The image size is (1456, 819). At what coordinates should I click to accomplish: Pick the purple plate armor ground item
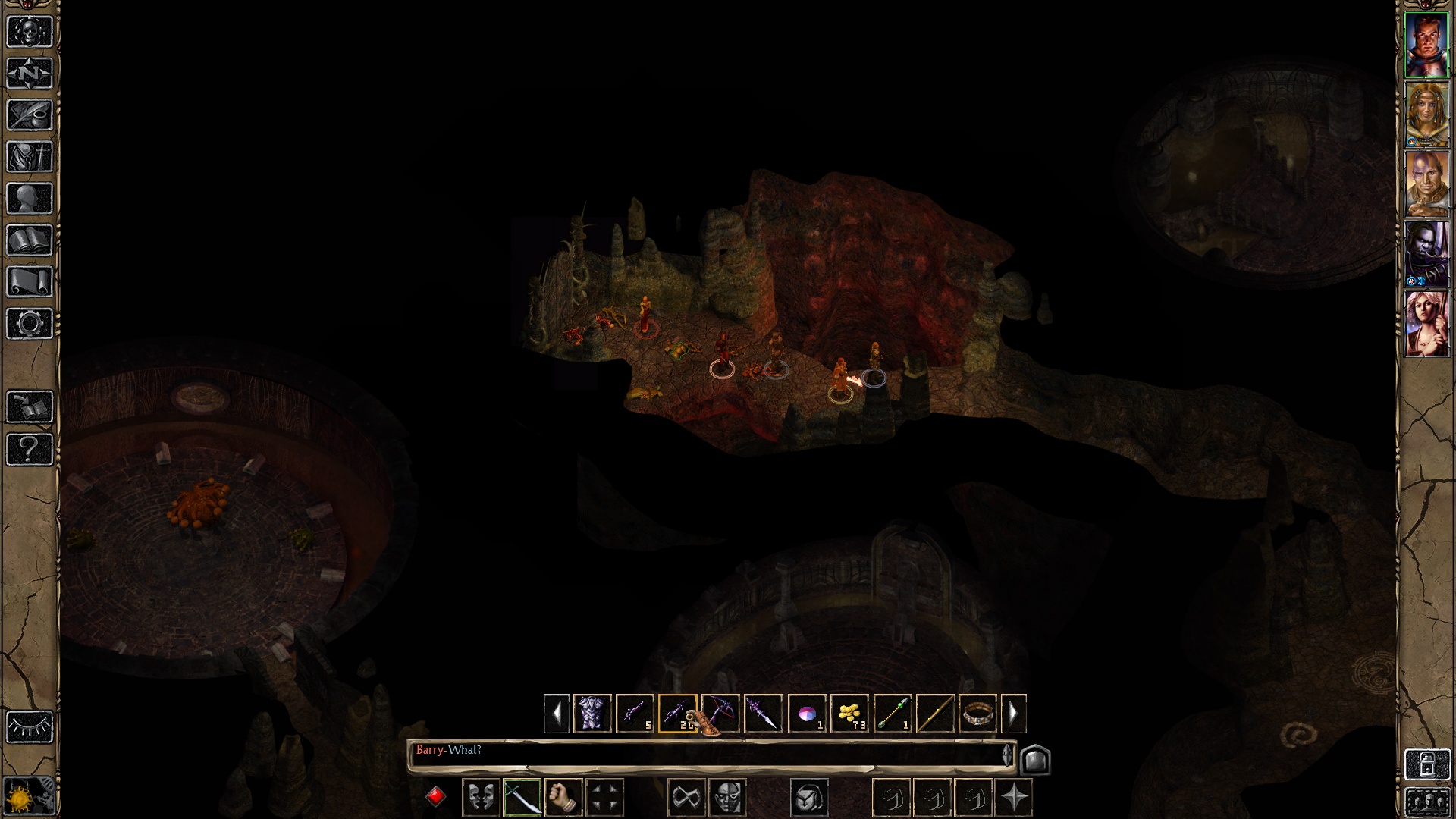pyautogui.click(x=592, y=714)
